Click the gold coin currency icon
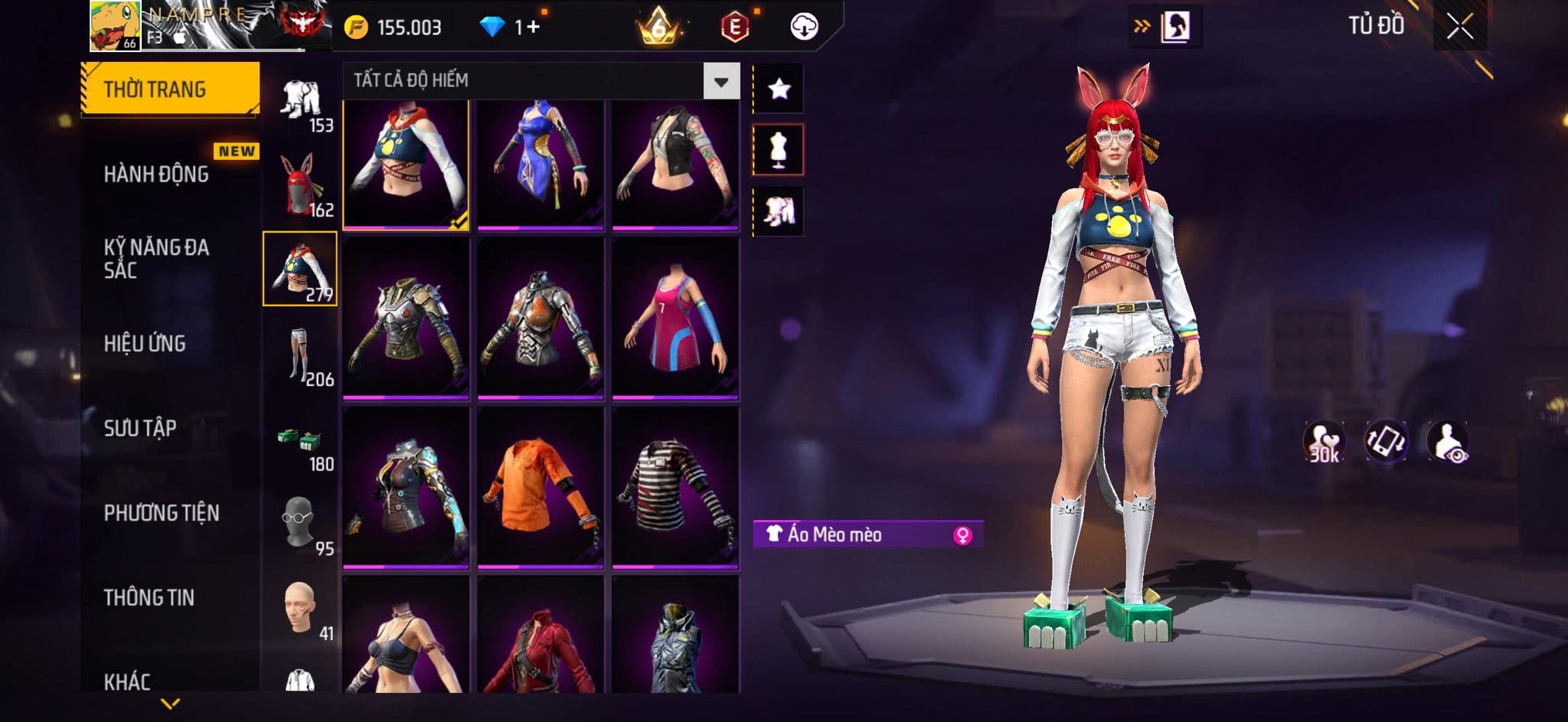Image resolution: width=1568 pixels, height=722 pixels. point(356,28)
